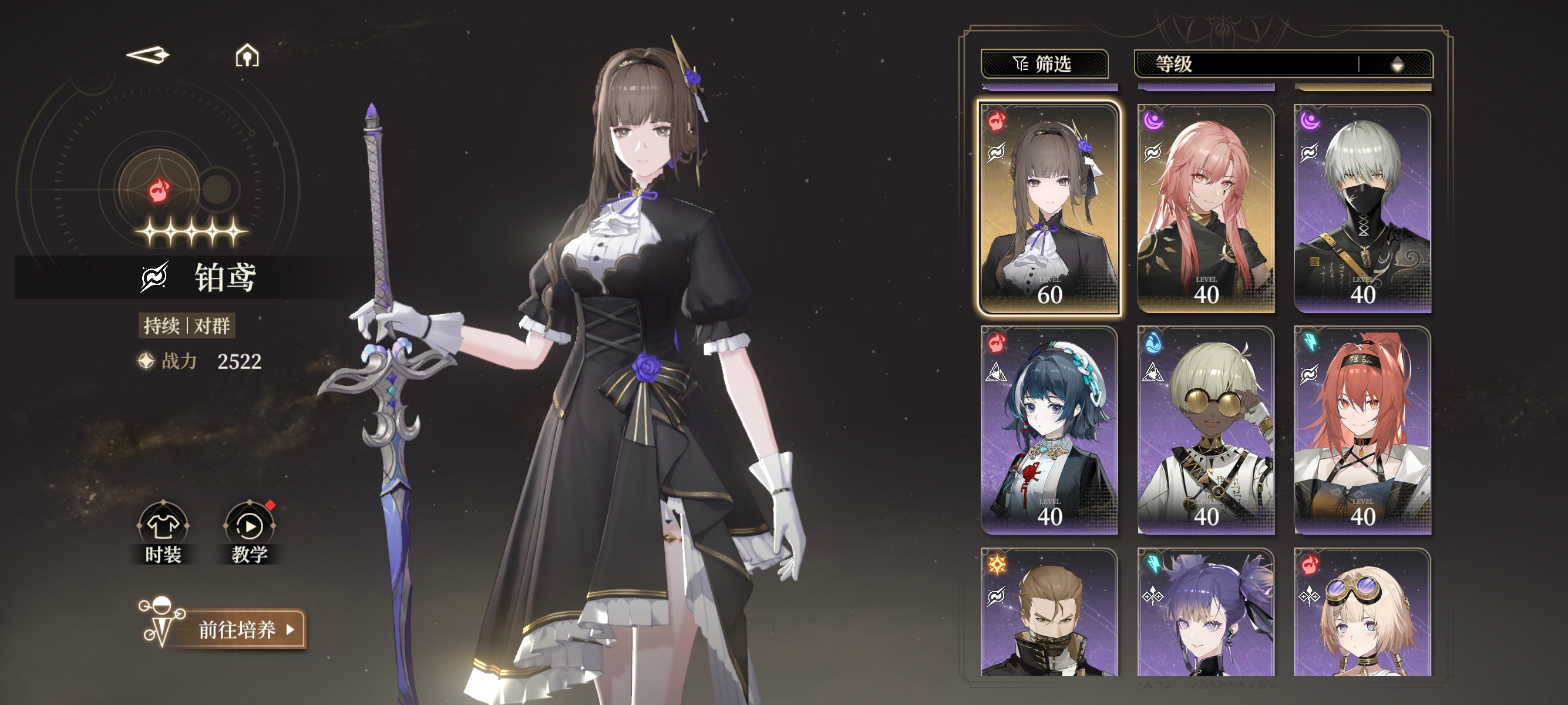Select the masked silver-haired character card
This screenshot has width=1568, height=705.
(1362, 208)
